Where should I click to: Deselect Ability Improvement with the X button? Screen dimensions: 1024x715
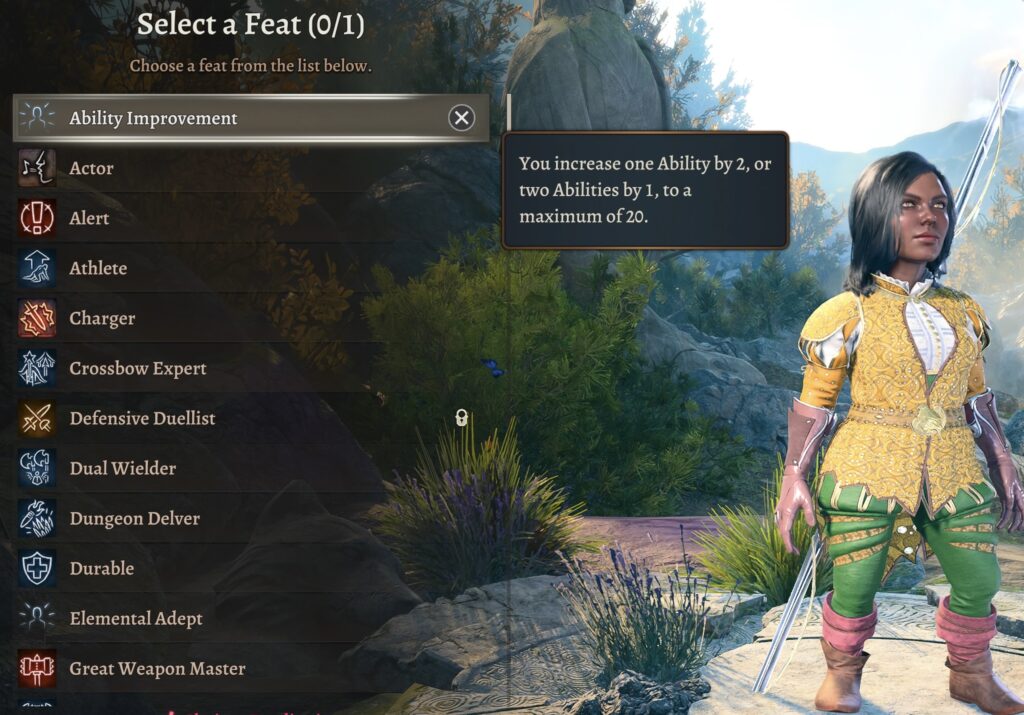coord(461,118)
